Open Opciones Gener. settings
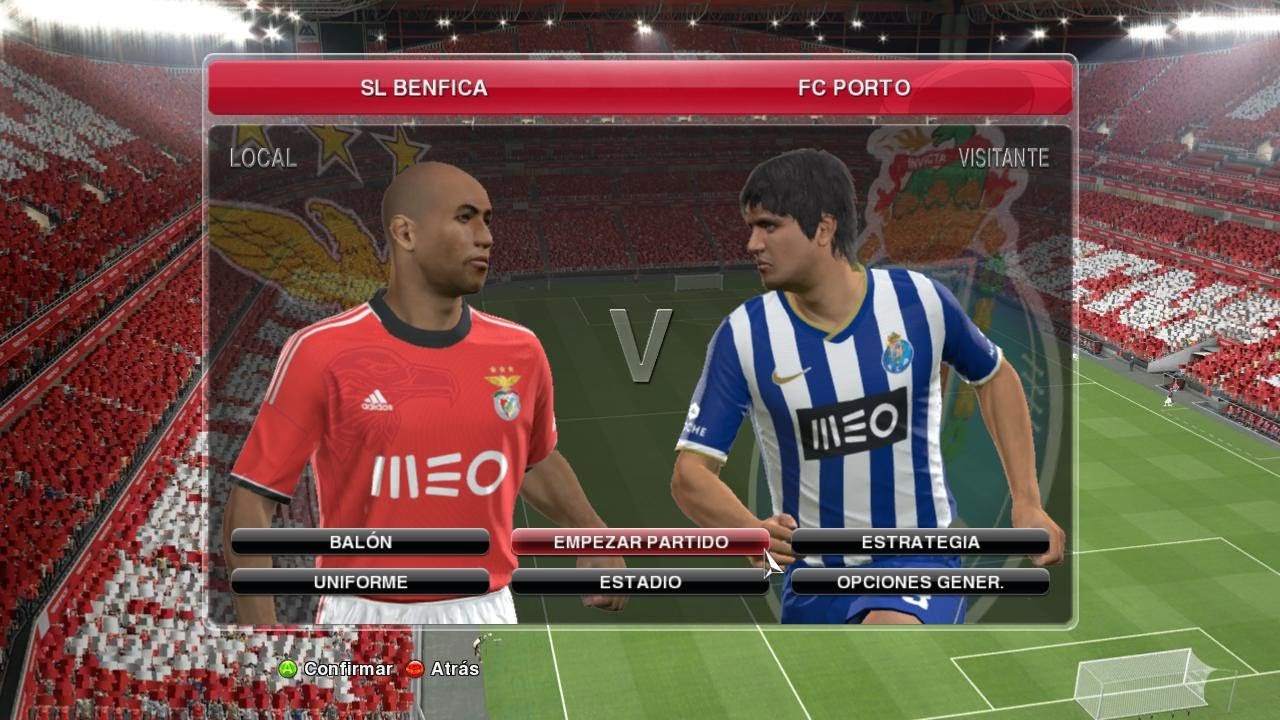This screenshot has height=720, width=1280. 920,582
